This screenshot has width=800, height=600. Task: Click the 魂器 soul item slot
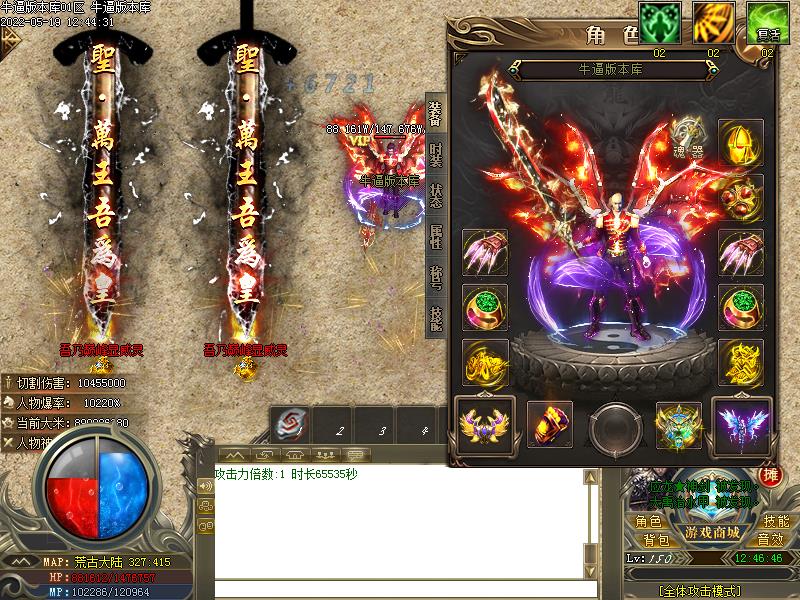tap(687, 137)
